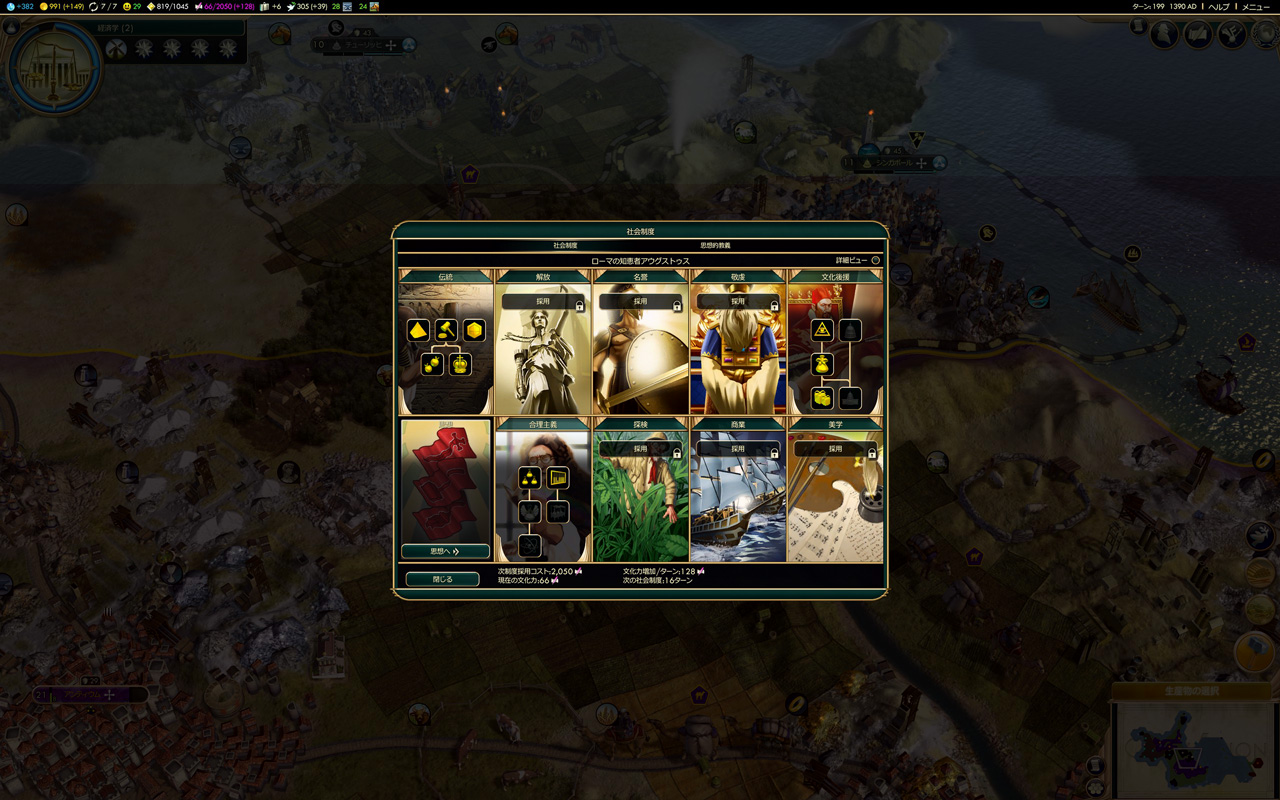Close the social policies window with 閉じる

442,579
